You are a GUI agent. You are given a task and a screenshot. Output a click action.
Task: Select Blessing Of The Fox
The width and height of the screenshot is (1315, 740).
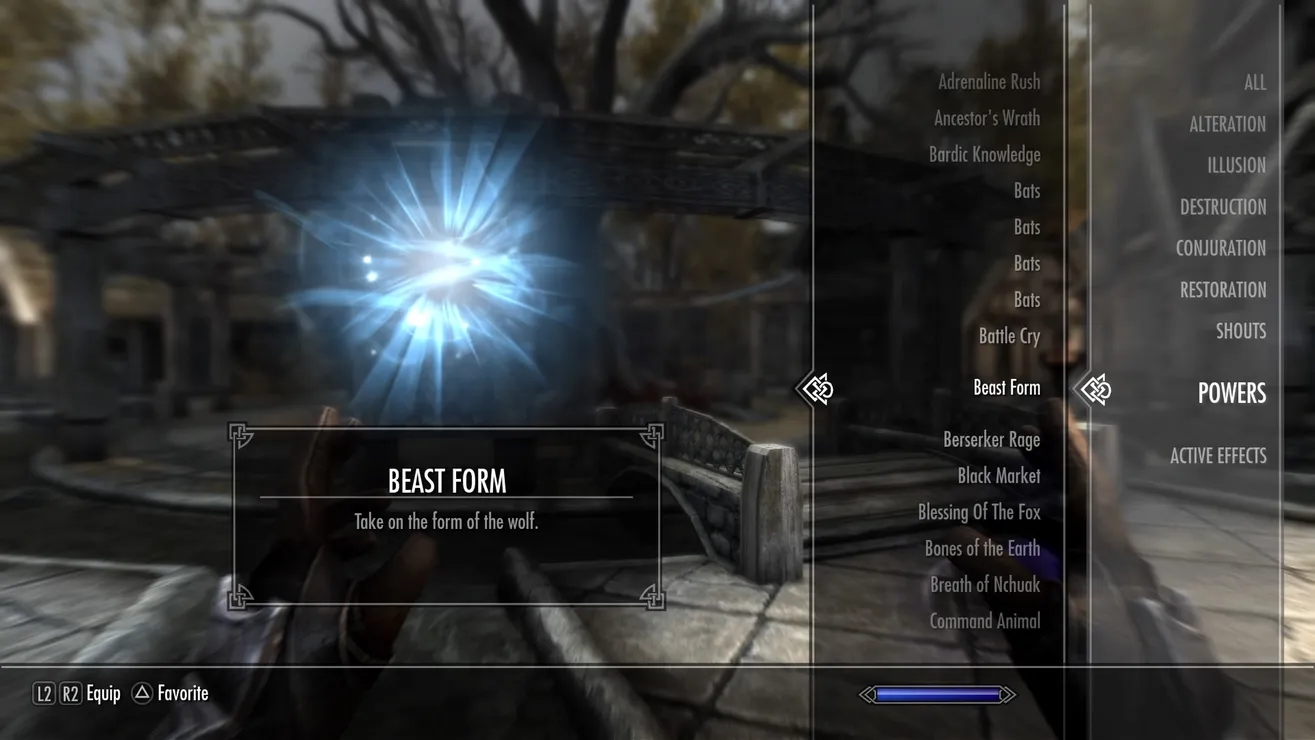click(979, 512)
